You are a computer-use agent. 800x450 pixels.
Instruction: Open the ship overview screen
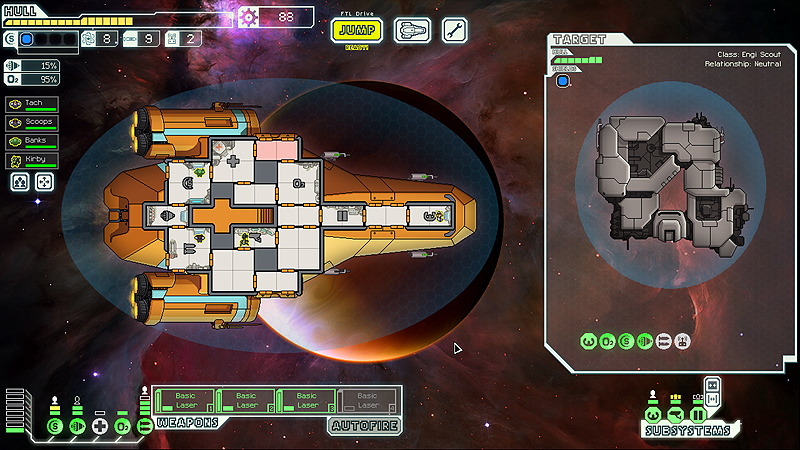point(412,30)
